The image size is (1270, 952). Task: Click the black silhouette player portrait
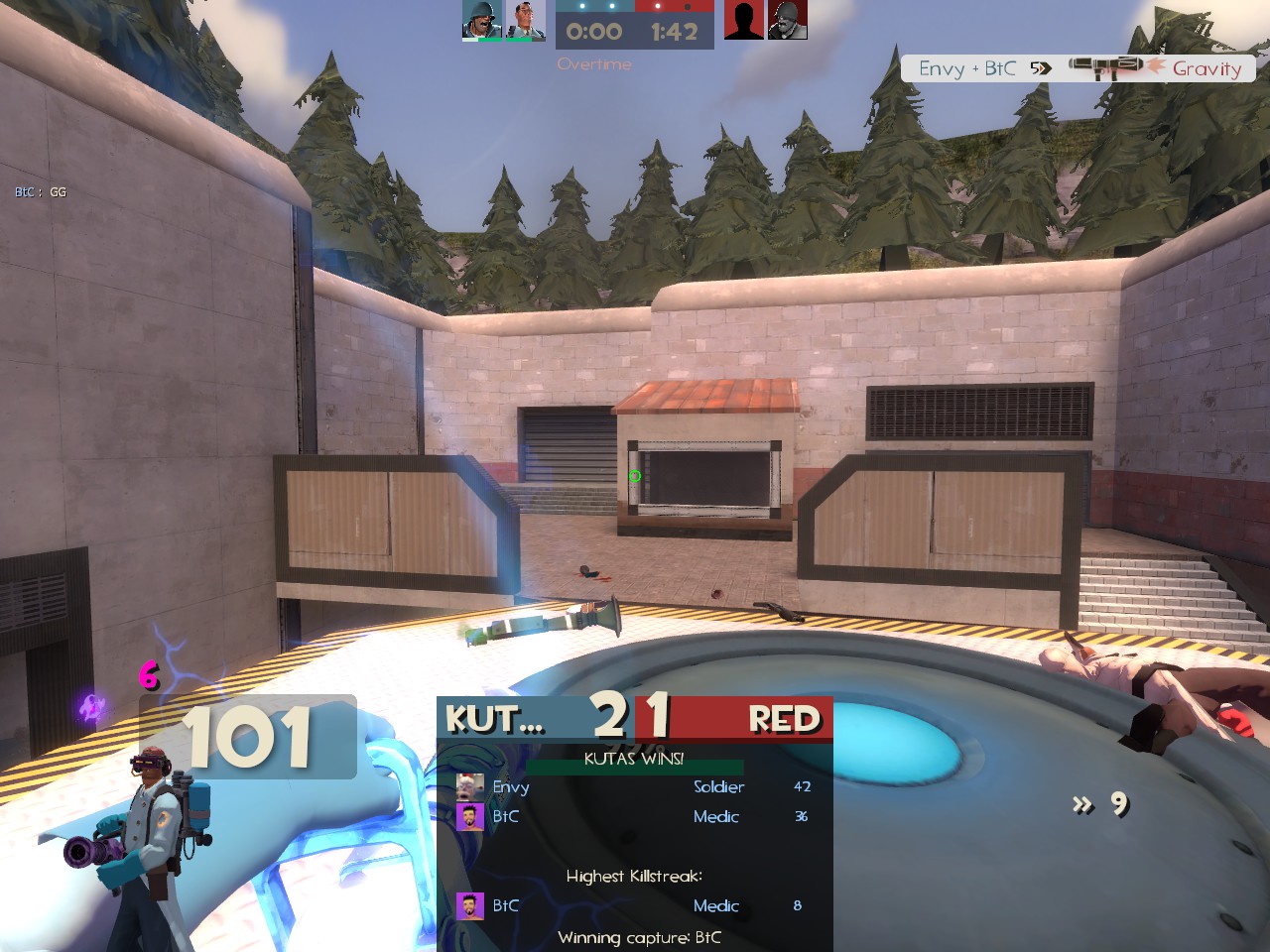tap(744, 20)
